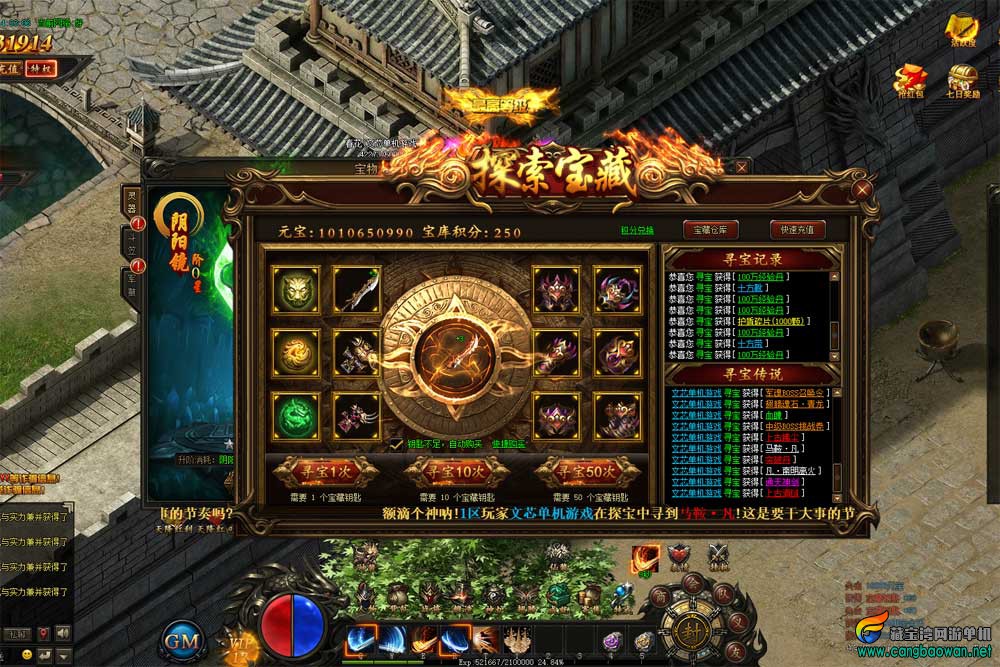Select the green dragon jade reward slot
The height and width of the screenshot is (667, 1000).
coord(295,416)
